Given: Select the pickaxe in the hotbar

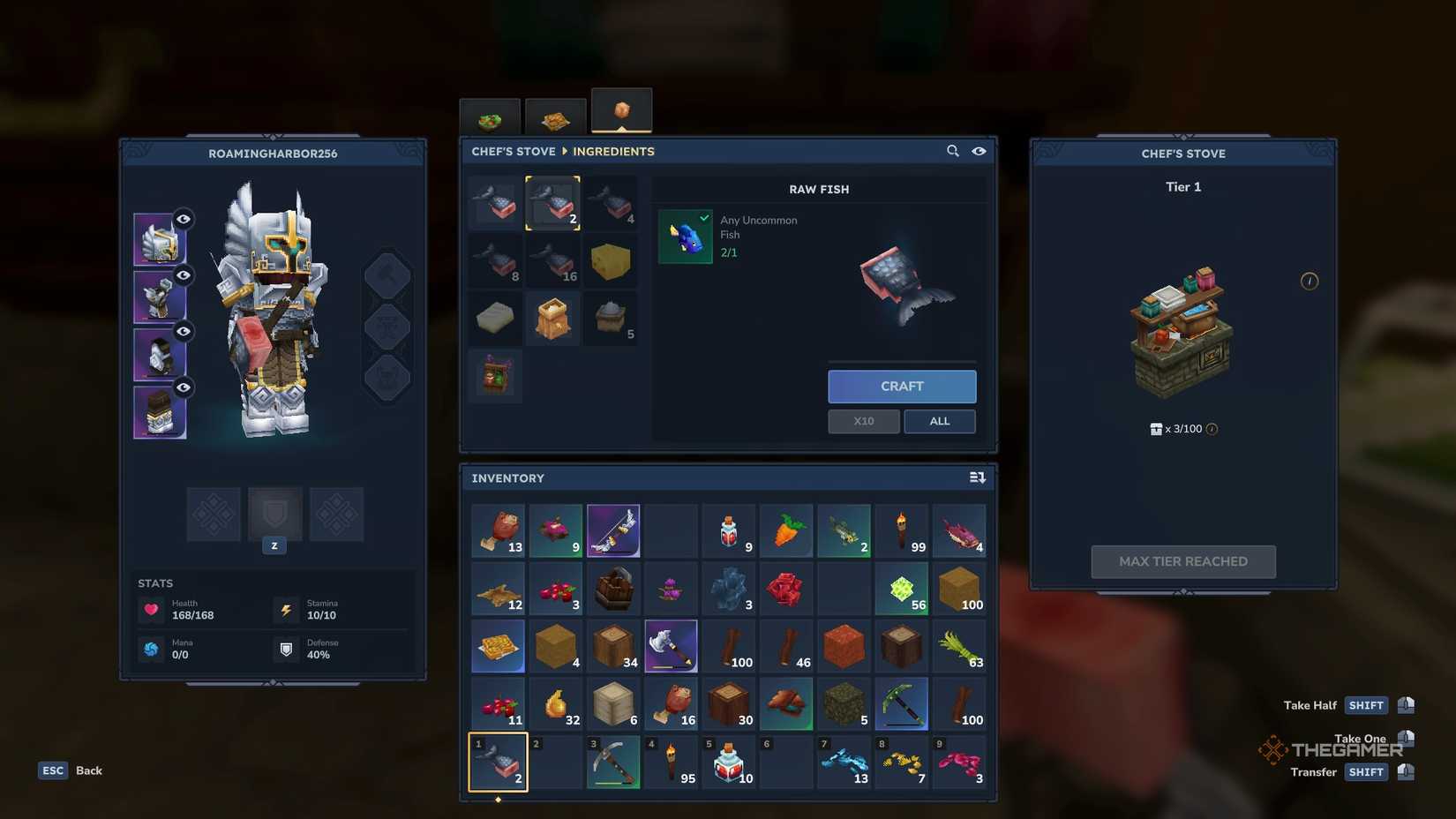Looking at the screenshot, I should [x=613, y=762].
